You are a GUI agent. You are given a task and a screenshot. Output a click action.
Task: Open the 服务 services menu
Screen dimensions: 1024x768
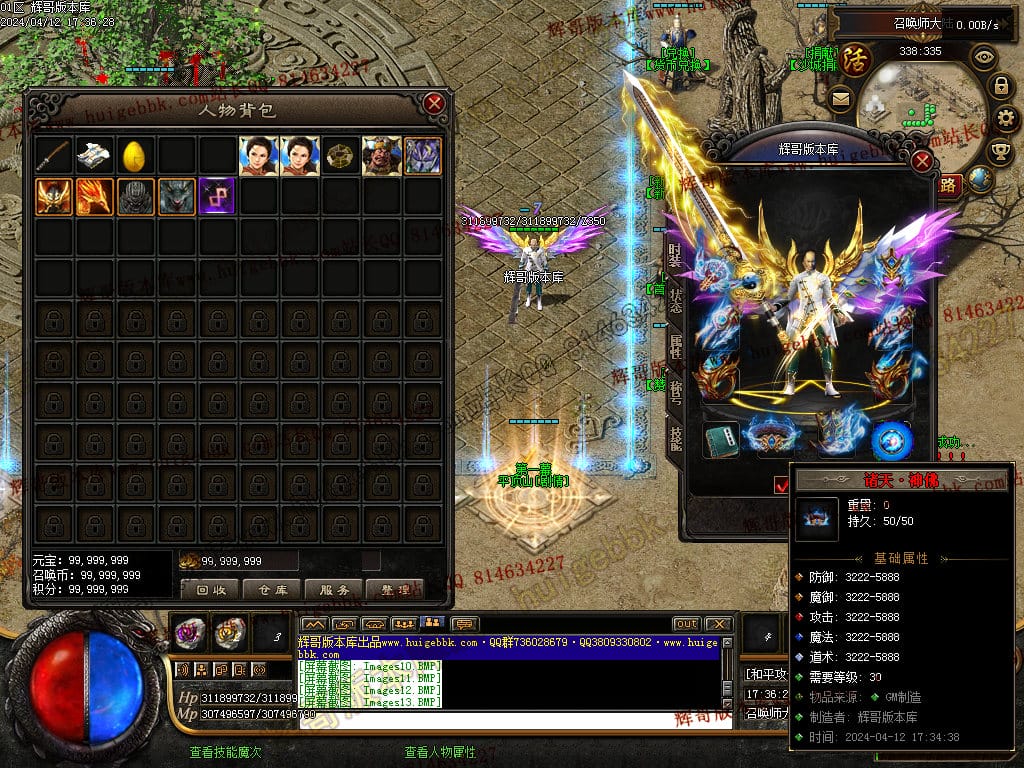pos(334,590)
